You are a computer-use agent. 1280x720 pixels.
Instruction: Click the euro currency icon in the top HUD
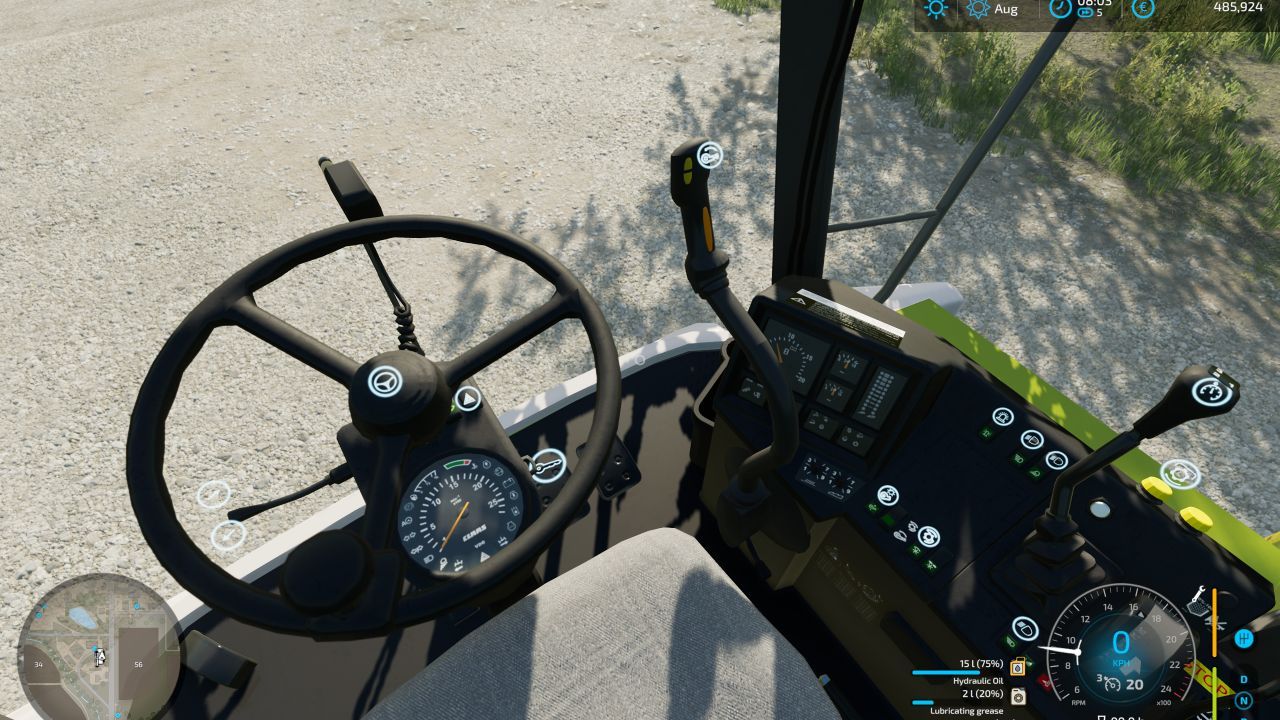[1144, 8]
